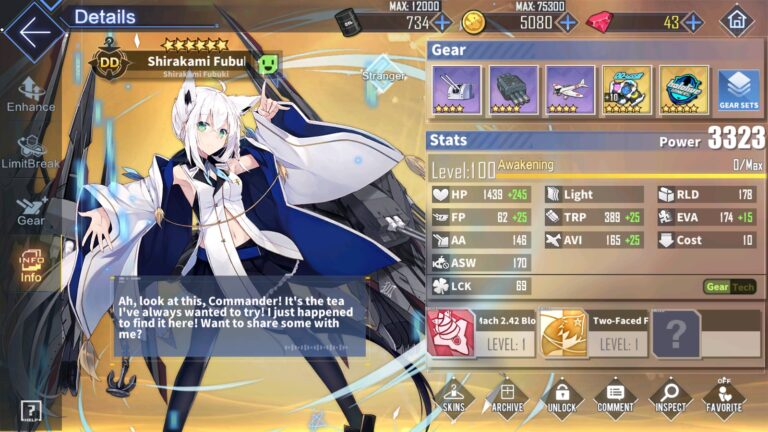Select the hololive badge gear slot
The height and width of the screenshot is (432, 768).
pyautogui.click(x=684, y=90)
